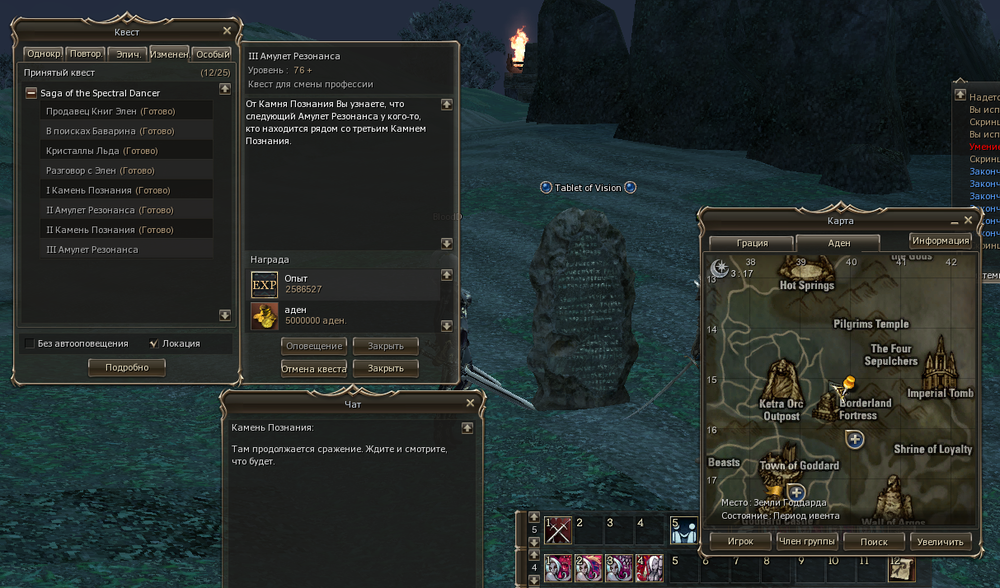Image resolution: width=1000 pixels, height=588 pixels.
Task: Activate the crossed swords attack hotbar slot
Action: coord(558,530)
